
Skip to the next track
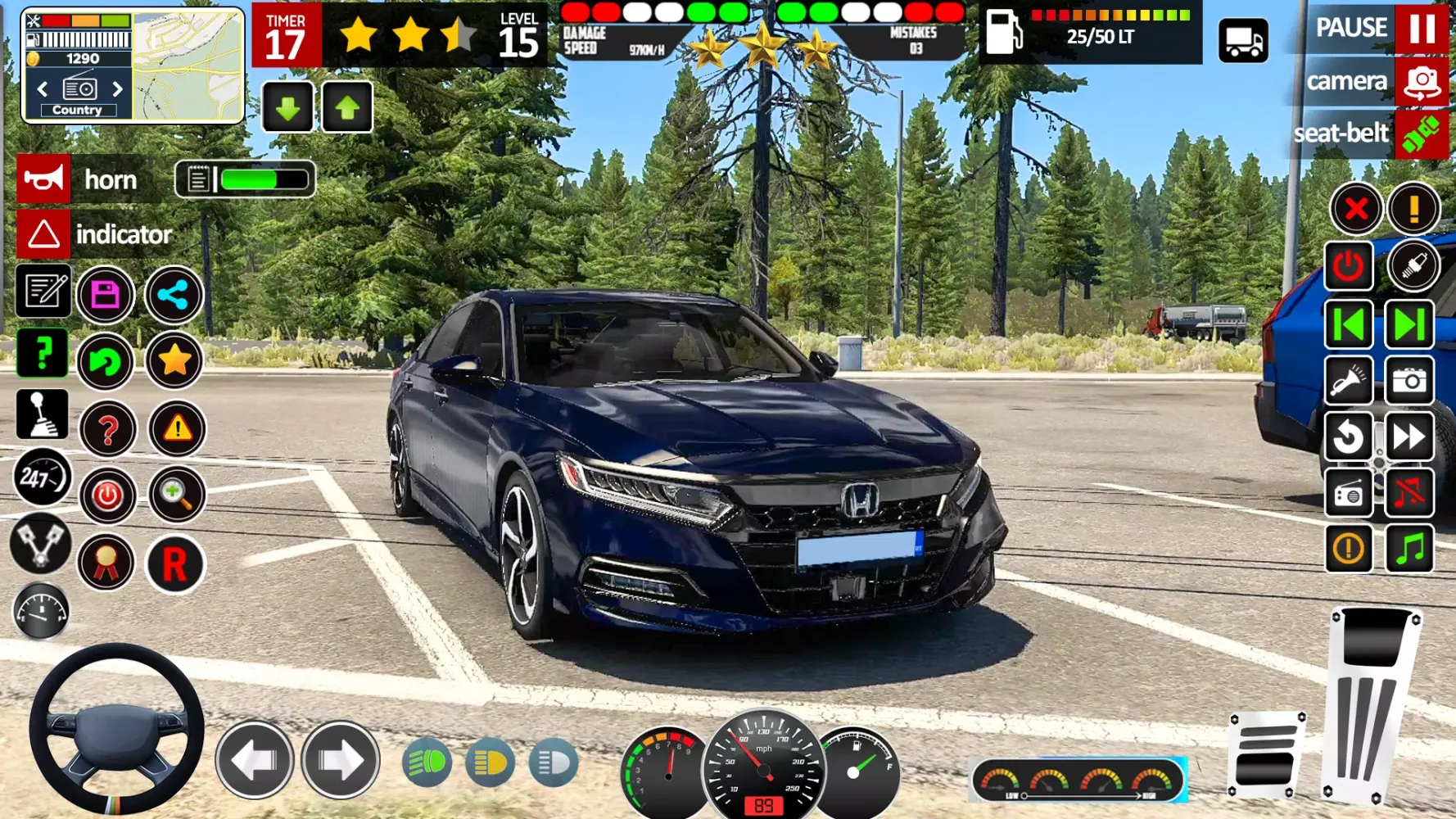(x=1409, y=325)
